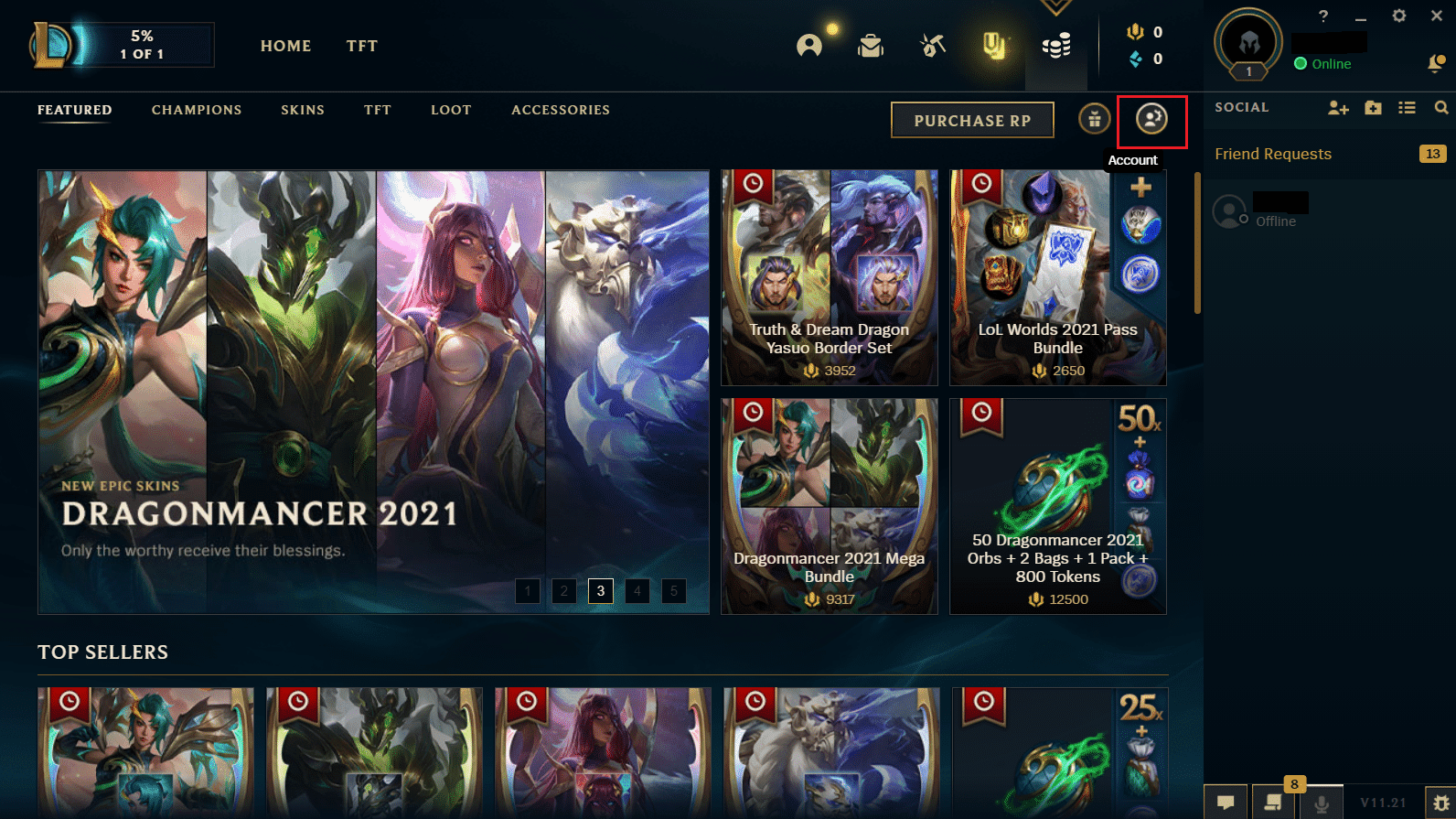The width and height of the screenshot is (1456, 819).
Task: Add a friend in the Social panel
Action: [1338, 107]
